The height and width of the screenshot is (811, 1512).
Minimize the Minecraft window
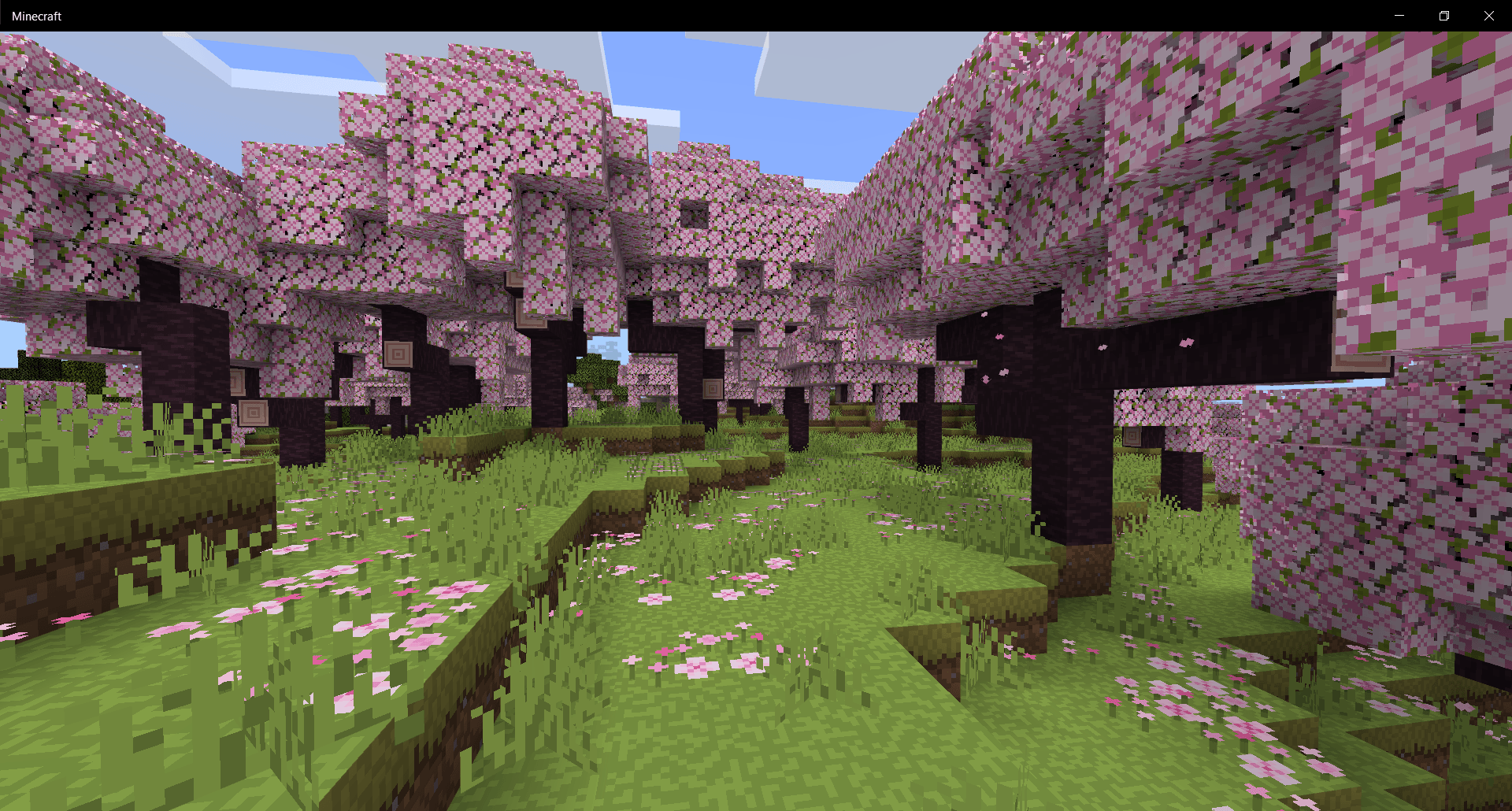click(1399, 15)
